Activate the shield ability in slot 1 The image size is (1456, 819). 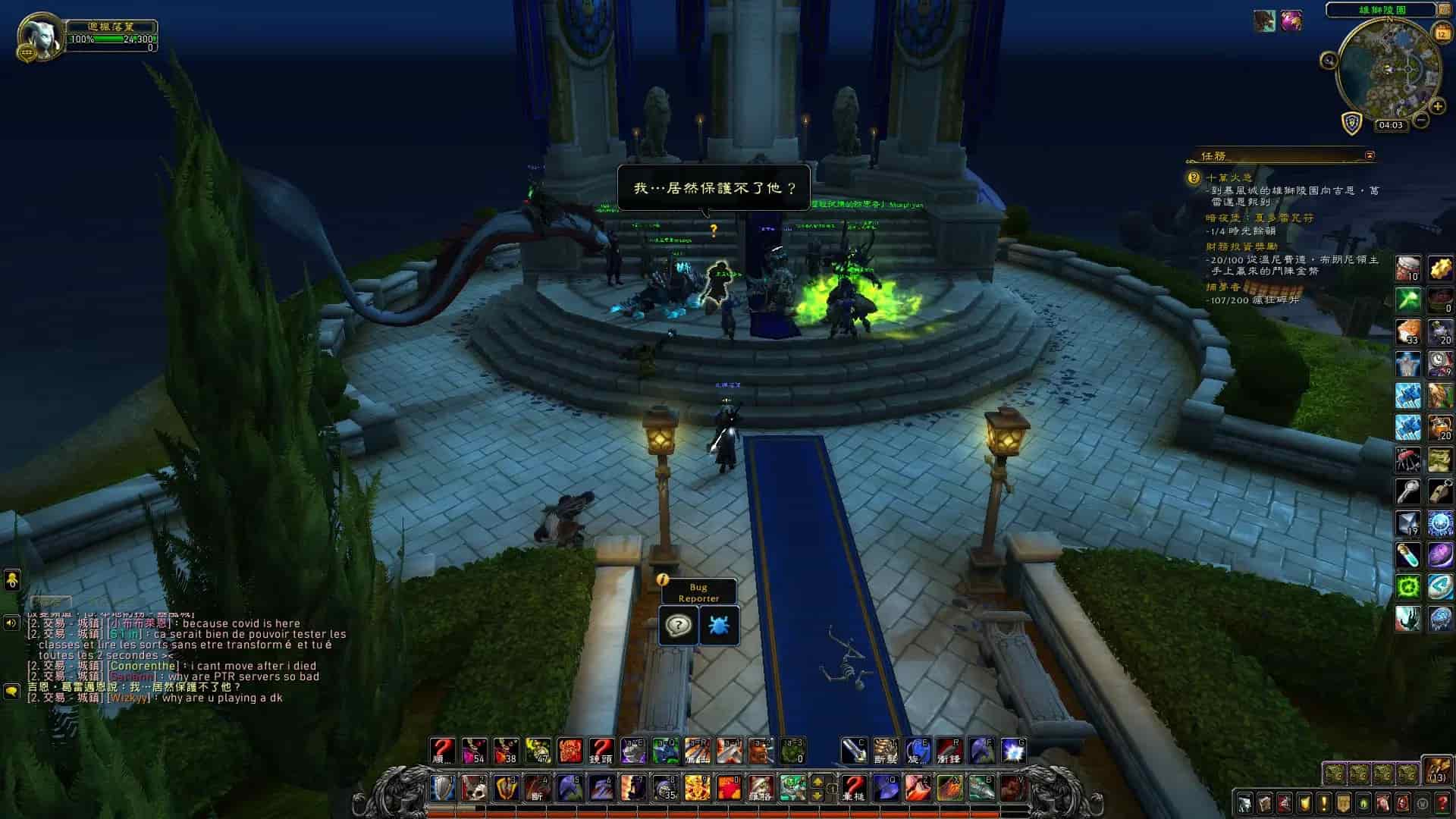[443, 788]
